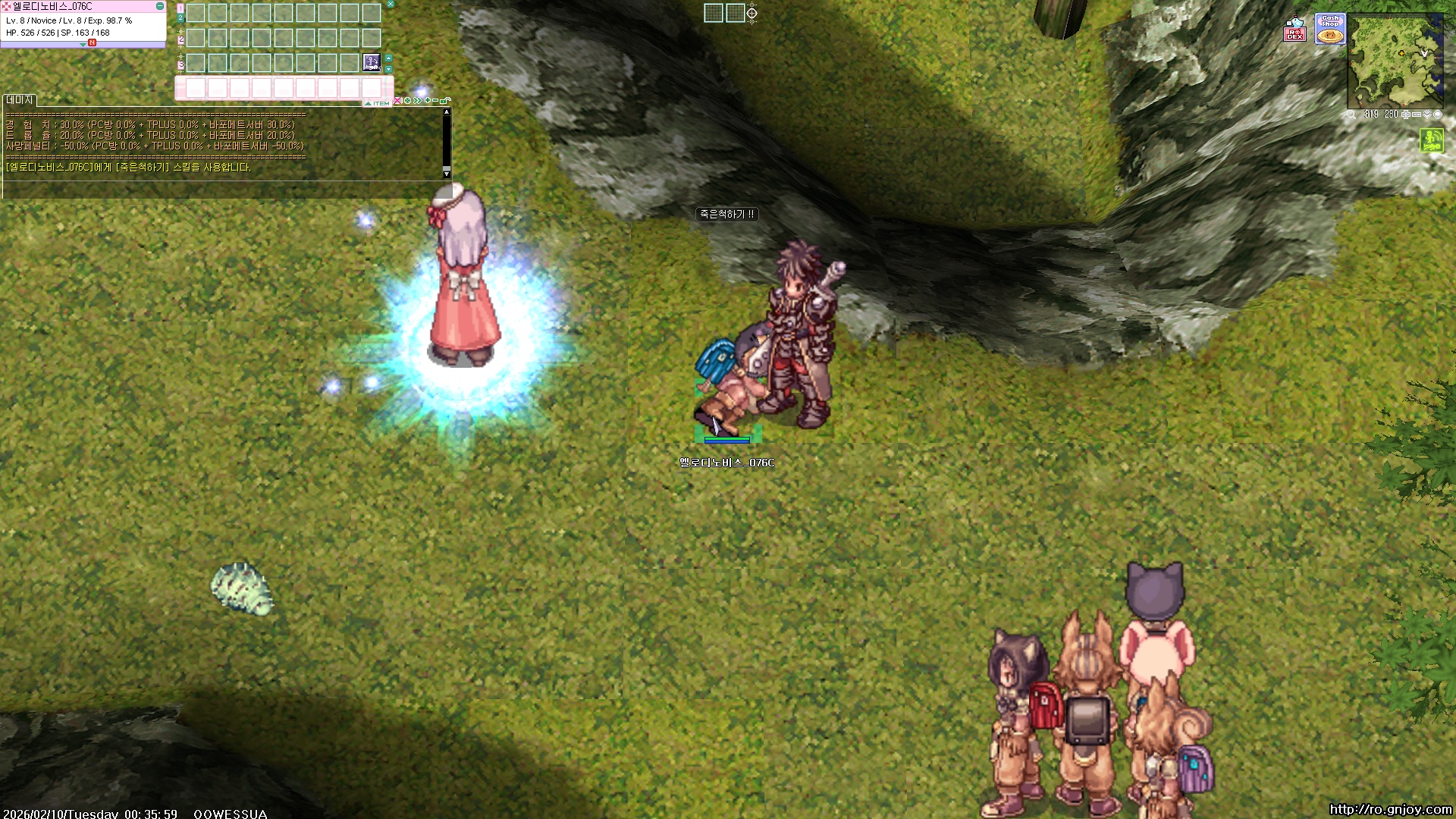1456x819 pixels.
Task: Click the chat scrollbar down arrow
Action: pos(447,174)
